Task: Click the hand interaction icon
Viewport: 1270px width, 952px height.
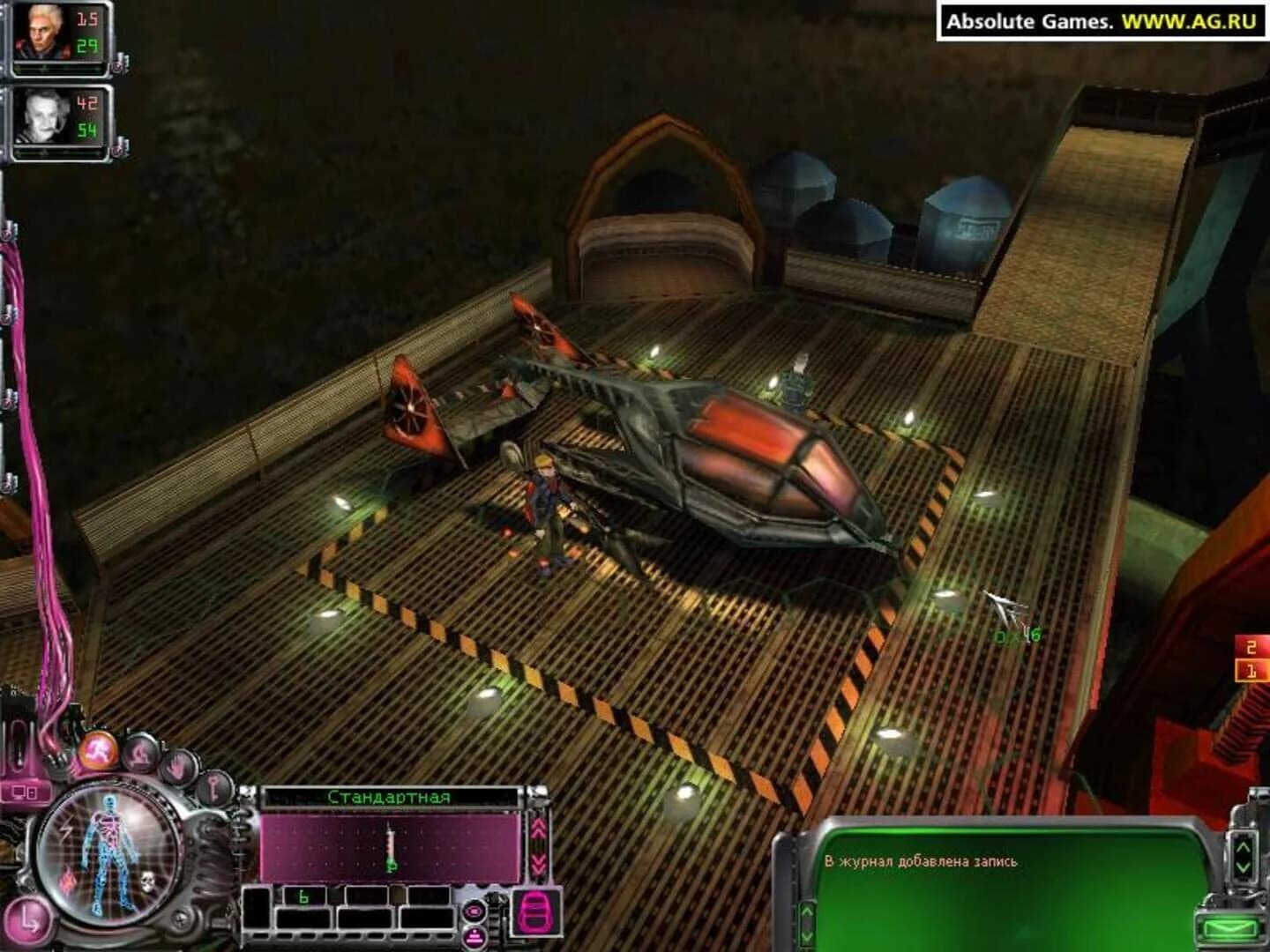Action: pos(177,766)
